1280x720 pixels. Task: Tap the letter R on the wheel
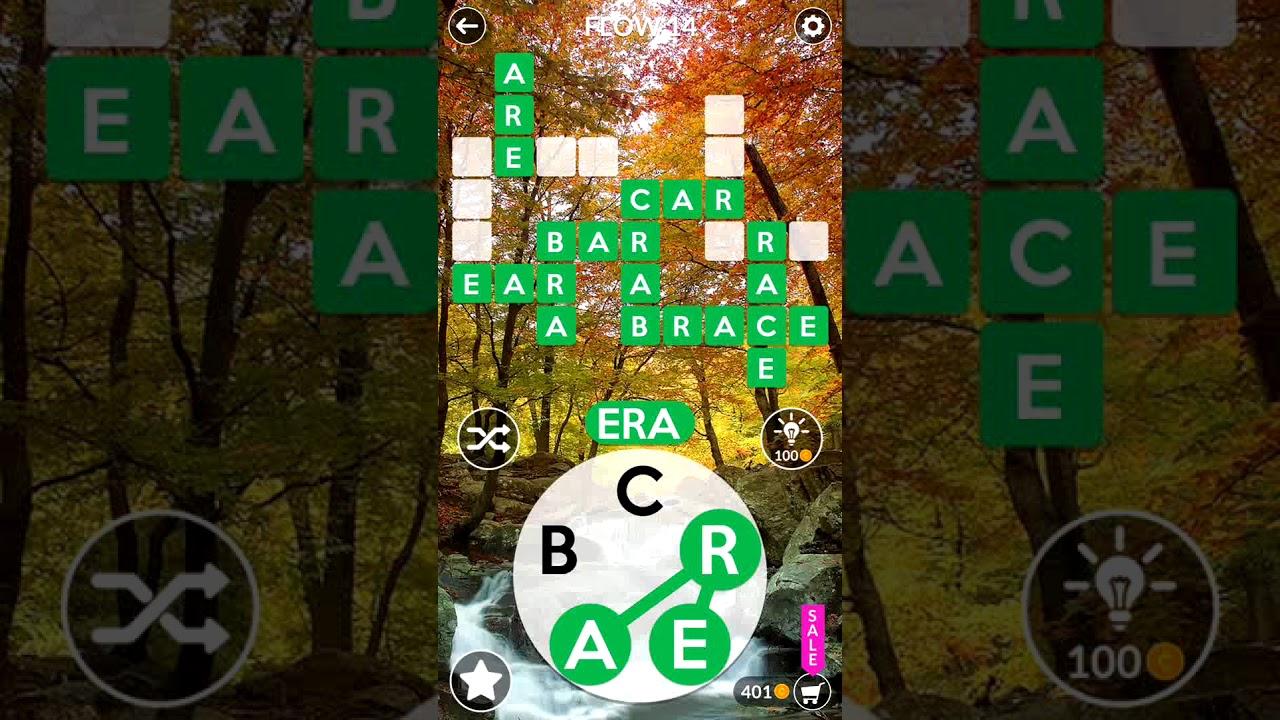tap(720, 551)
